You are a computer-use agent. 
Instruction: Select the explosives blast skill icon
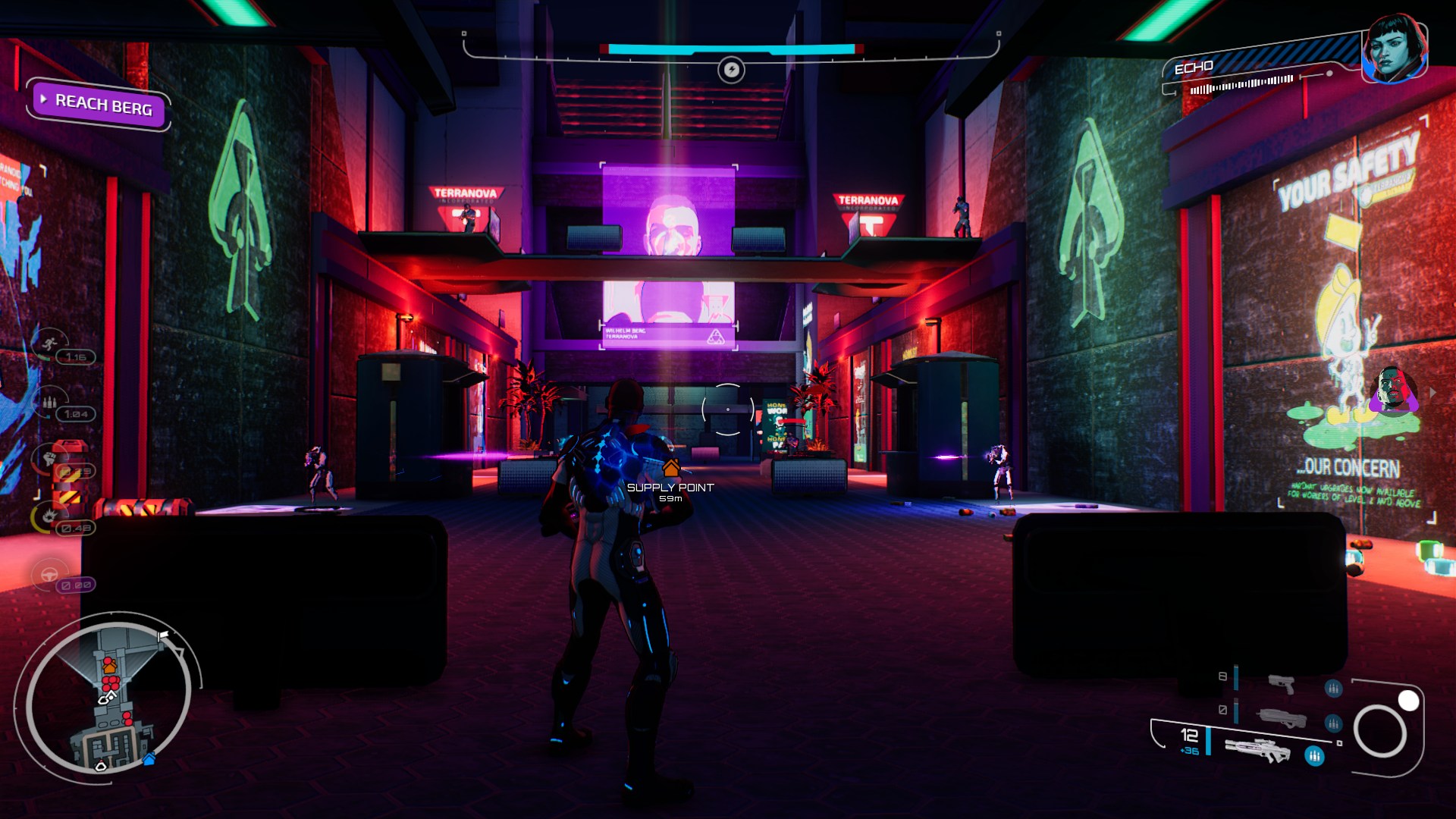[49, 516]
